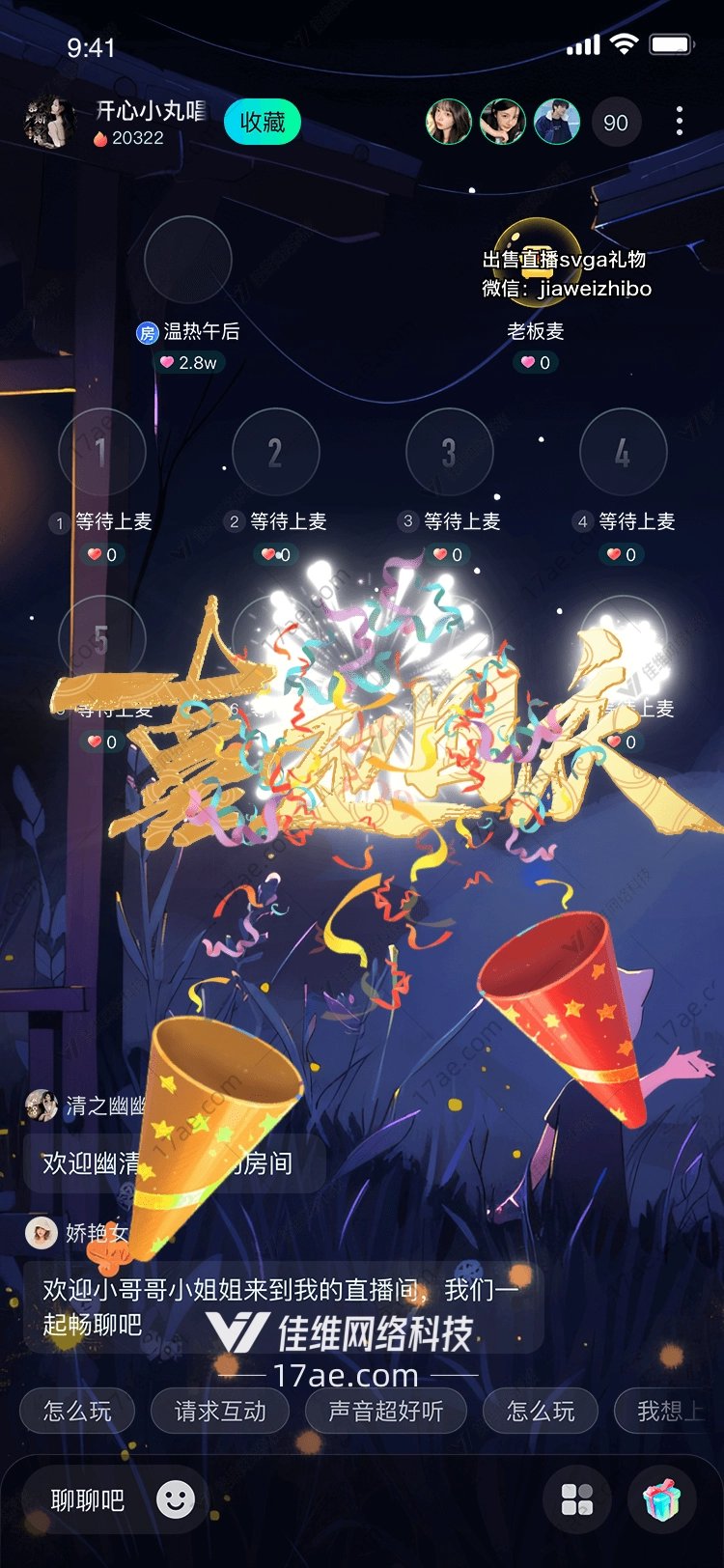
Task: Select the host seat 温热午后
Action: tap(188, 260)
